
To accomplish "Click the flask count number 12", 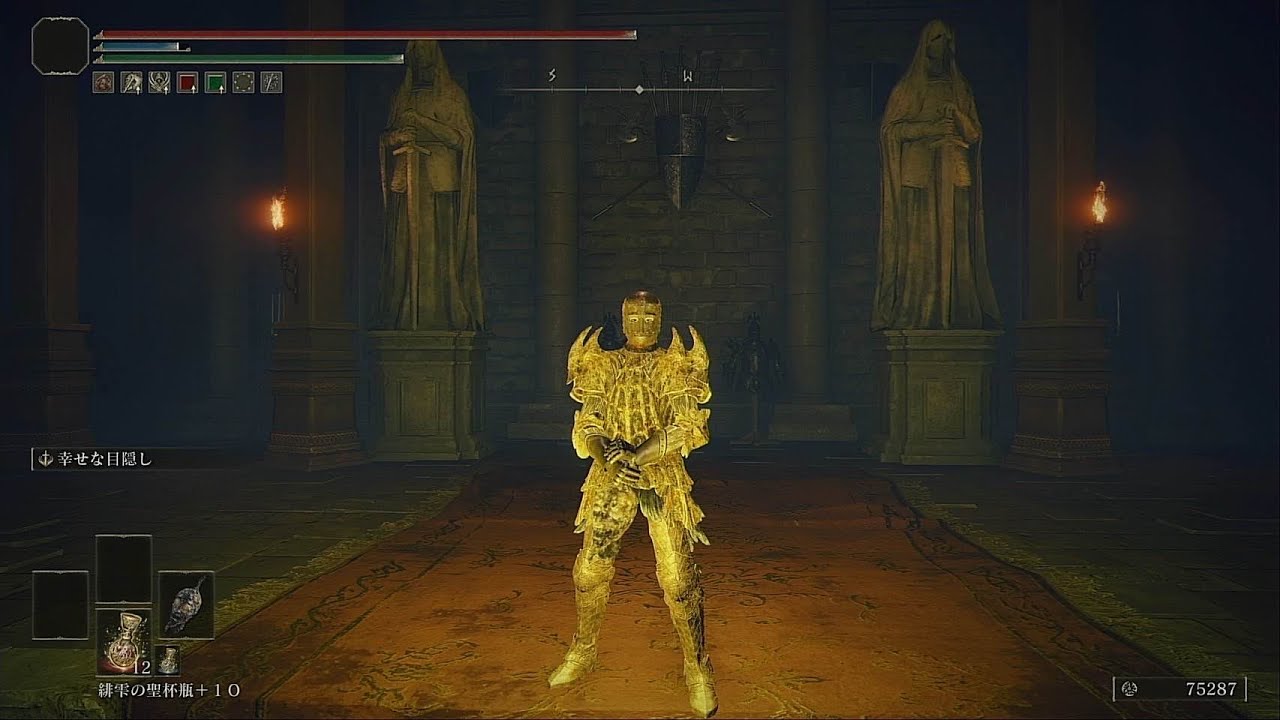I will coord(141,667).
